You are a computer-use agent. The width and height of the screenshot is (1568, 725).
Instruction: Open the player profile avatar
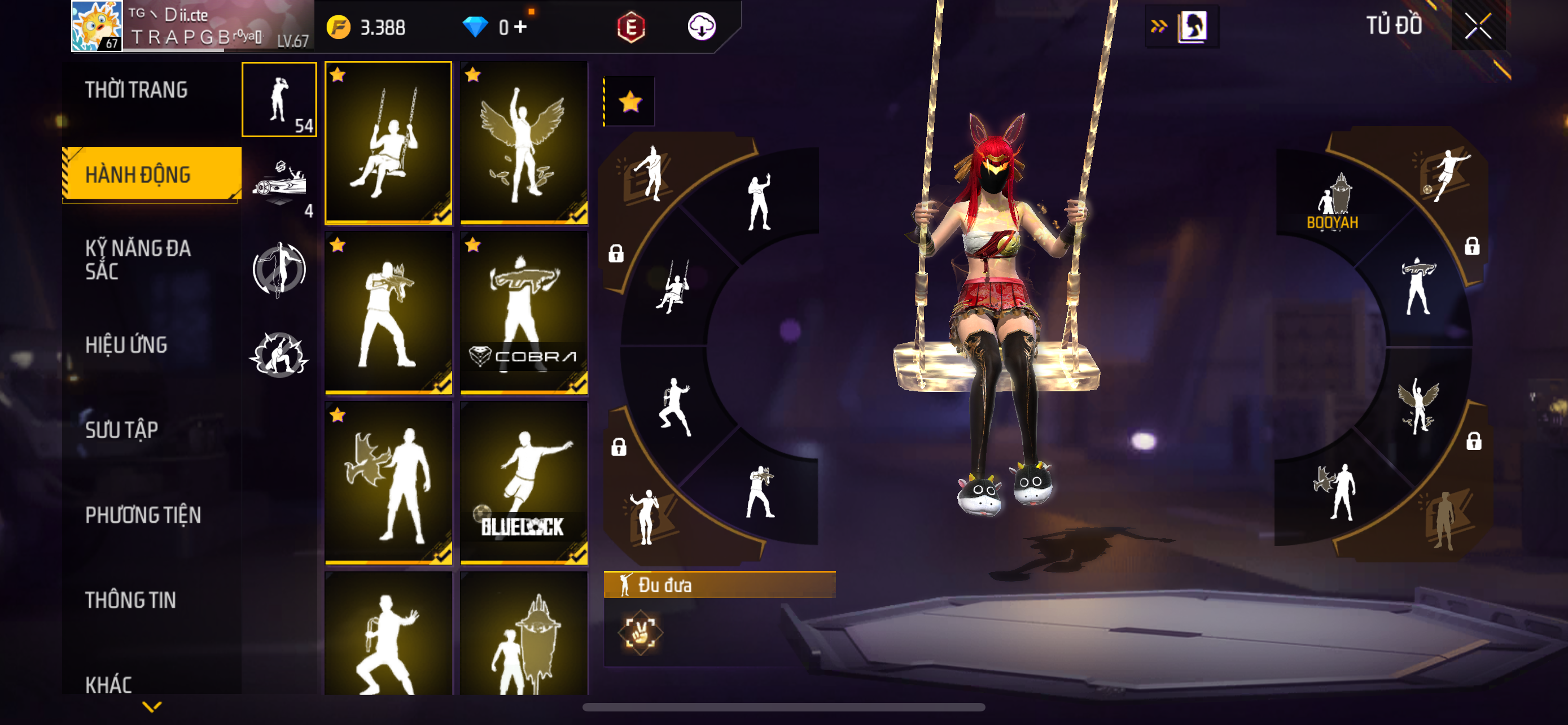pos(97,26)
